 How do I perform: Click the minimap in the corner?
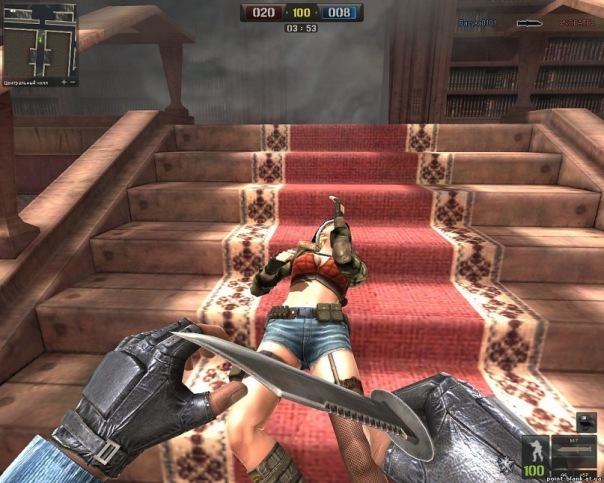pyautogui.click(x=38, y=40)
